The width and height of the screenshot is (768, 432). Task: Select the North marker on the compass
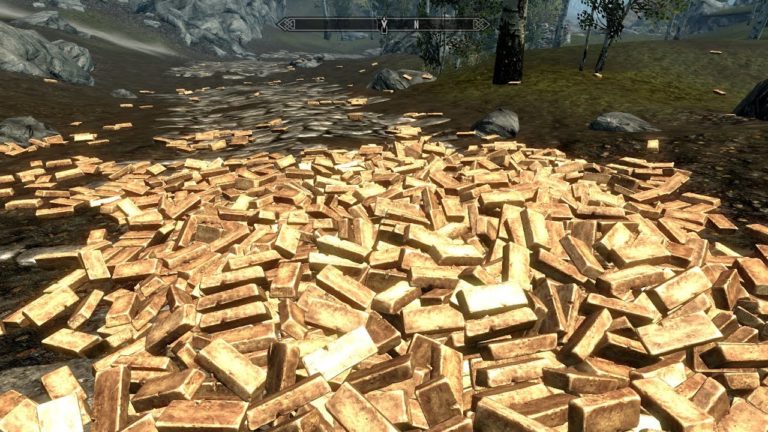415,24
